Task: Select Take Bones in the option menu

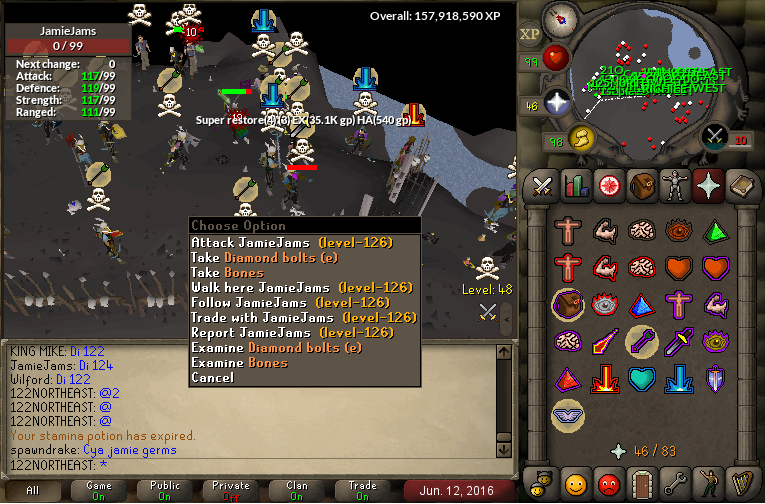Action: [x=228, y=273]
